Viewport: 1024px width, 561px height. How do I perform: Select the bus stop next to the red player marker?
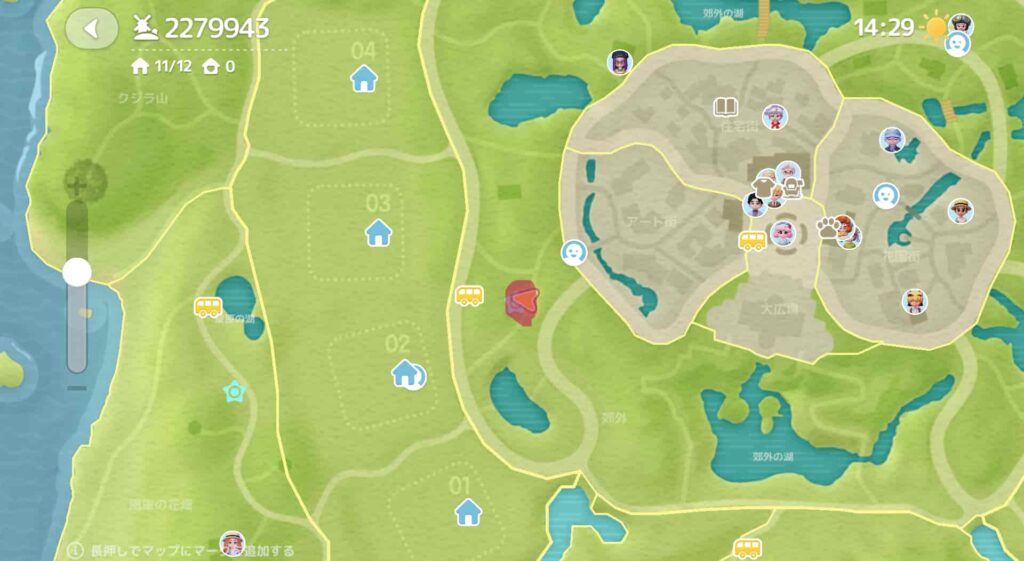point(469,295)
